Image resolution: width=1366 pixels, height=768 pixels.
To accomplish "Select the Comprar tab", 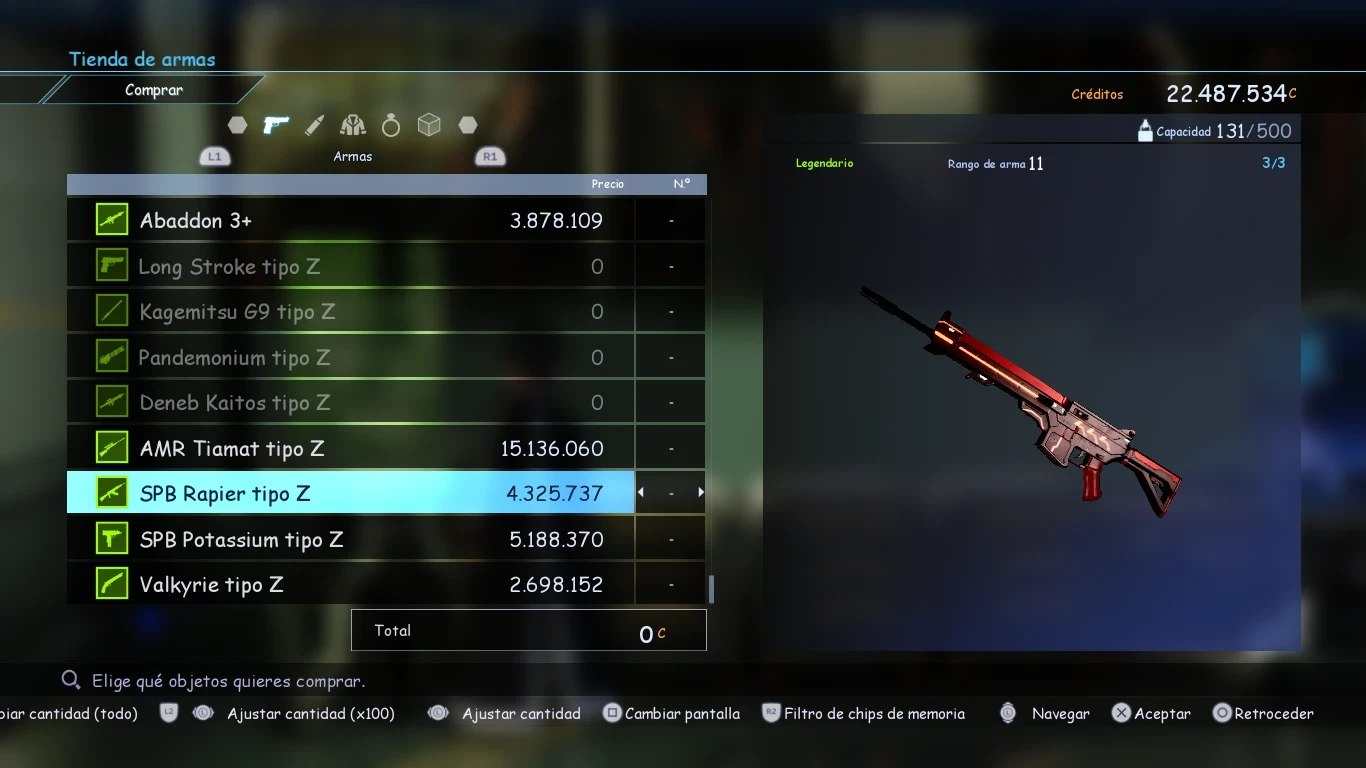I will tap(154, 89).
